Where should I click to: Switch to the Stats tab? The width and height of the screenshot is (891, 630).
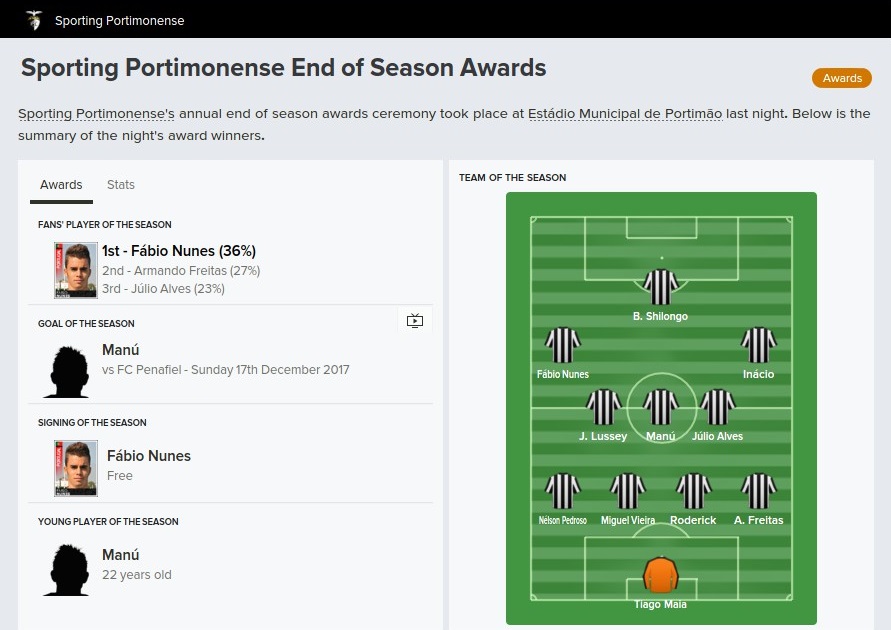pyautogui.click(x=120, y=185)
